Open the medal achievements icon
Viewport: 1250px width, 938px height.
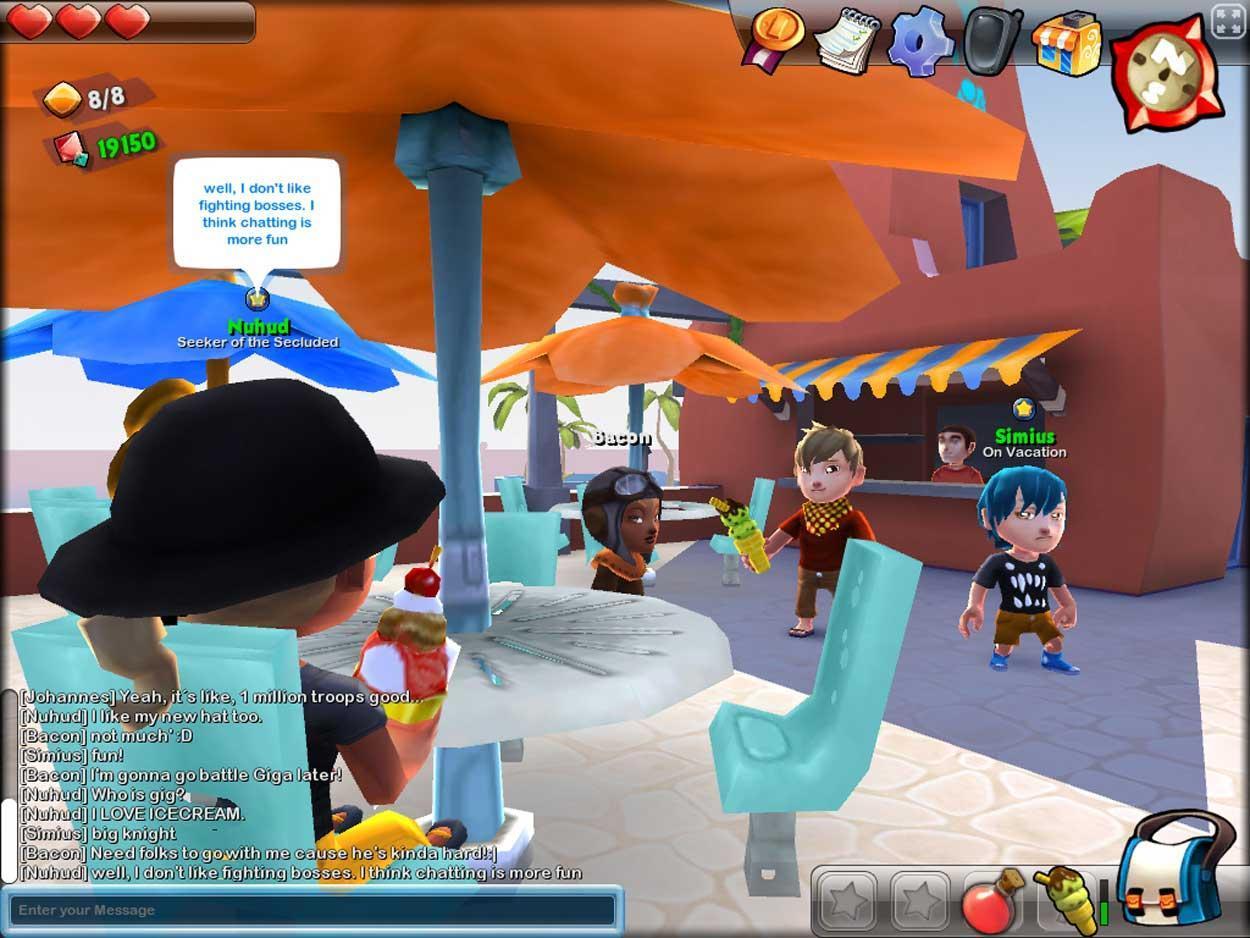[775, 38]
